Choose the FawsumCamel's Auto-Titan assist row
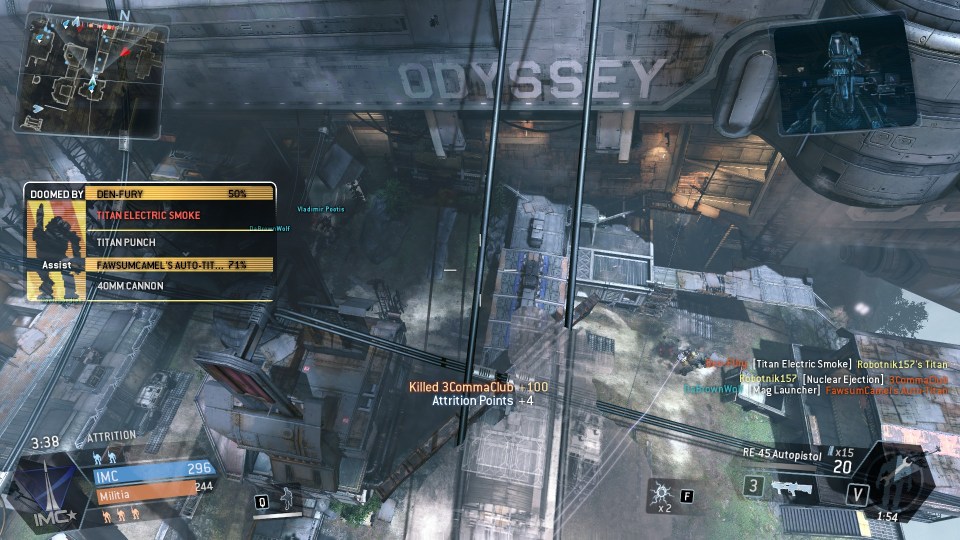 coord(180,264)
